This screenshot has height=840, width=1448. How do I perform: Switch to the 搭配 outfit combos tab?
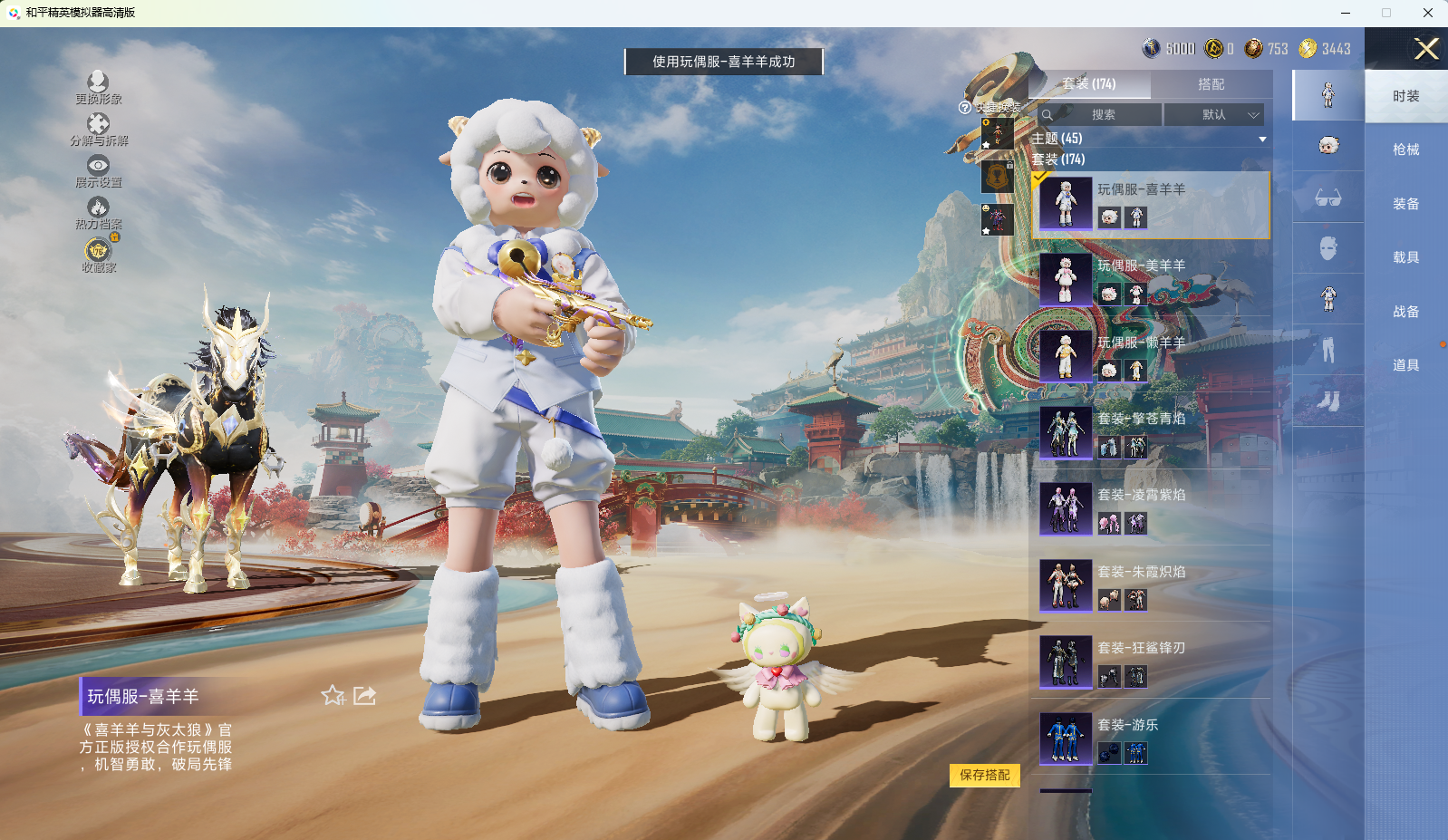[x=1211, y=84]
